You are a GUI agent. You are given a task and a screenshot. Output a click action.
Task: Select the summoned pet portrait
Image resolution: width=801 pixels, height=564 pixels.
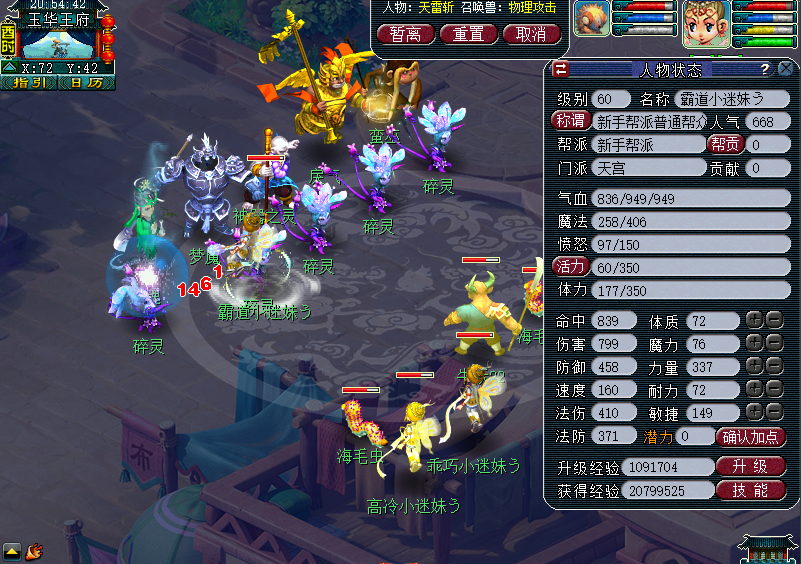click(591, 20)
